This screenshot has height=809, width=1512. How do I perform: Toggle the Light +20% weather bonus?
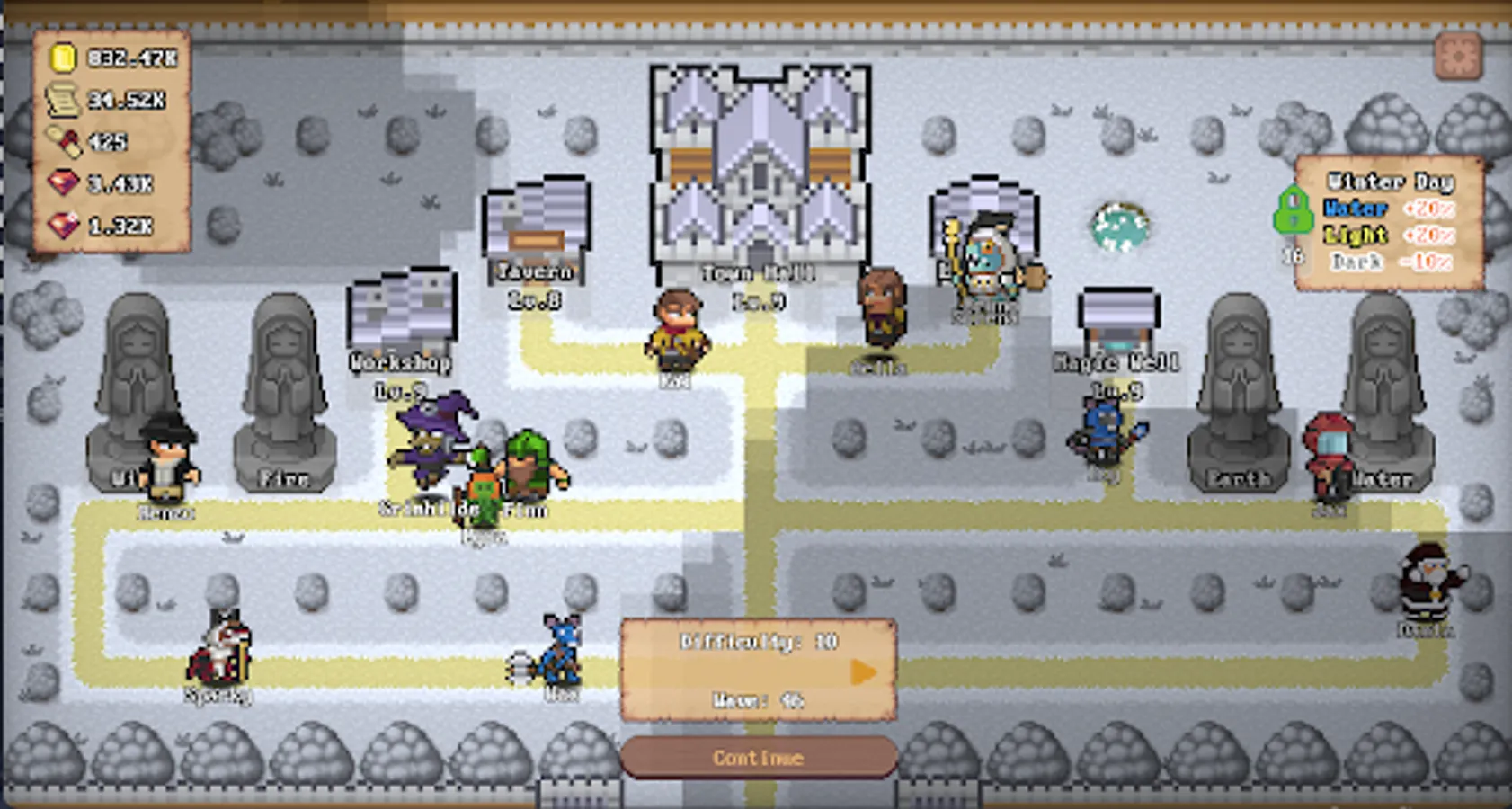coord(1388,236)
